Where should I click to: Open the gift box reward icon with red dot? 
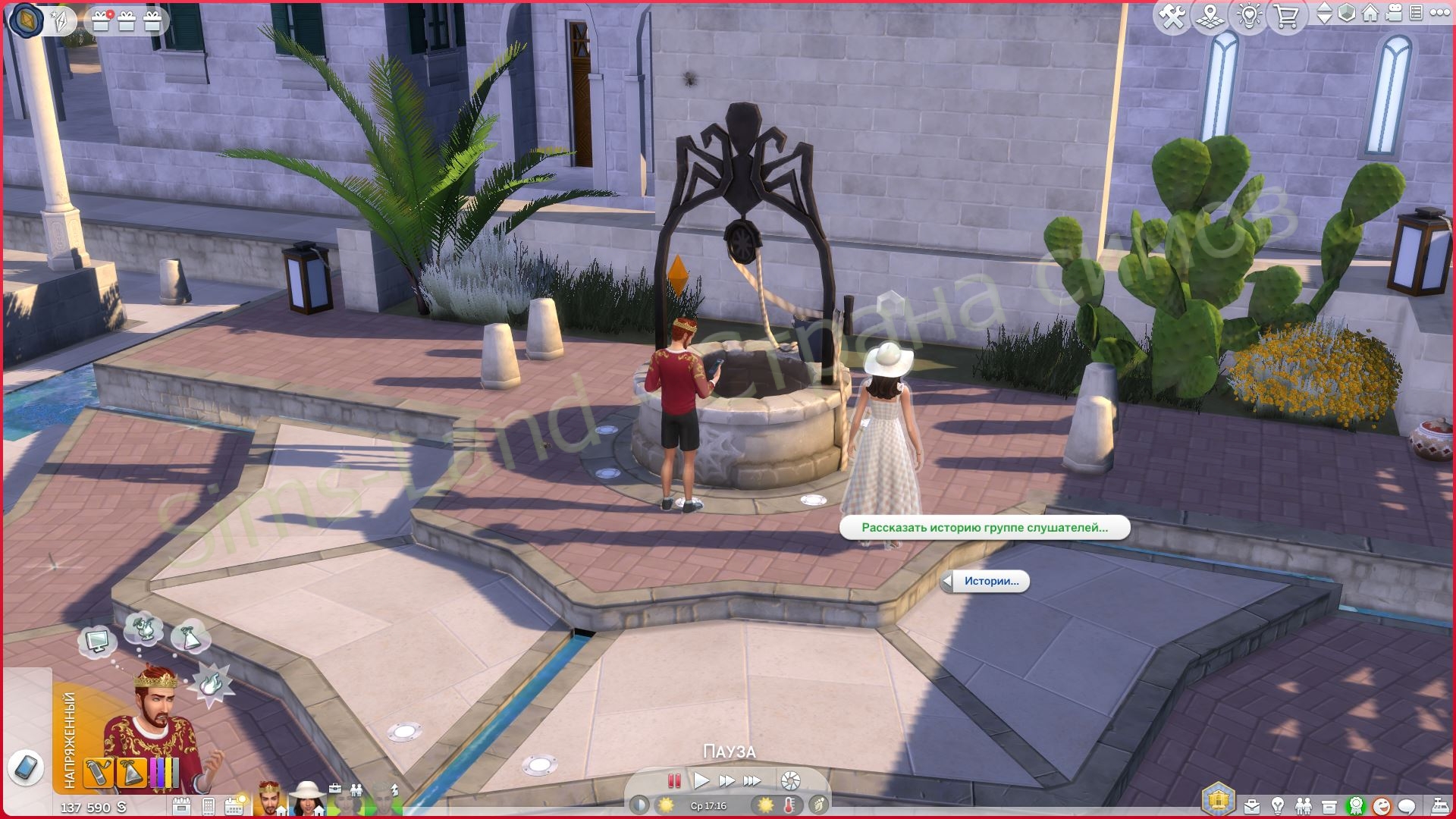(100, 20)
